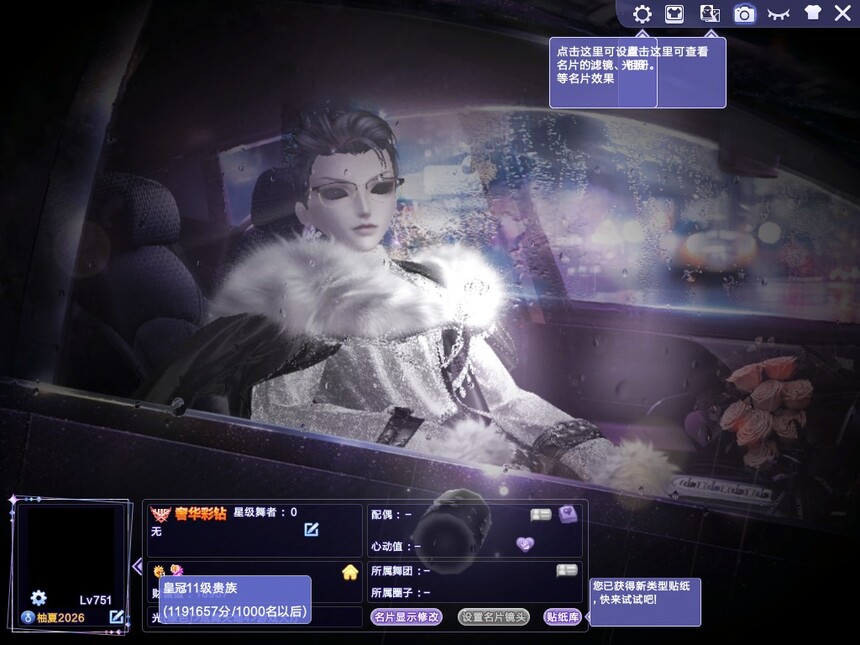Open the 贴纸库 sticker library
The width and height of the screenshot is (860, 645).
coord(562,617)
